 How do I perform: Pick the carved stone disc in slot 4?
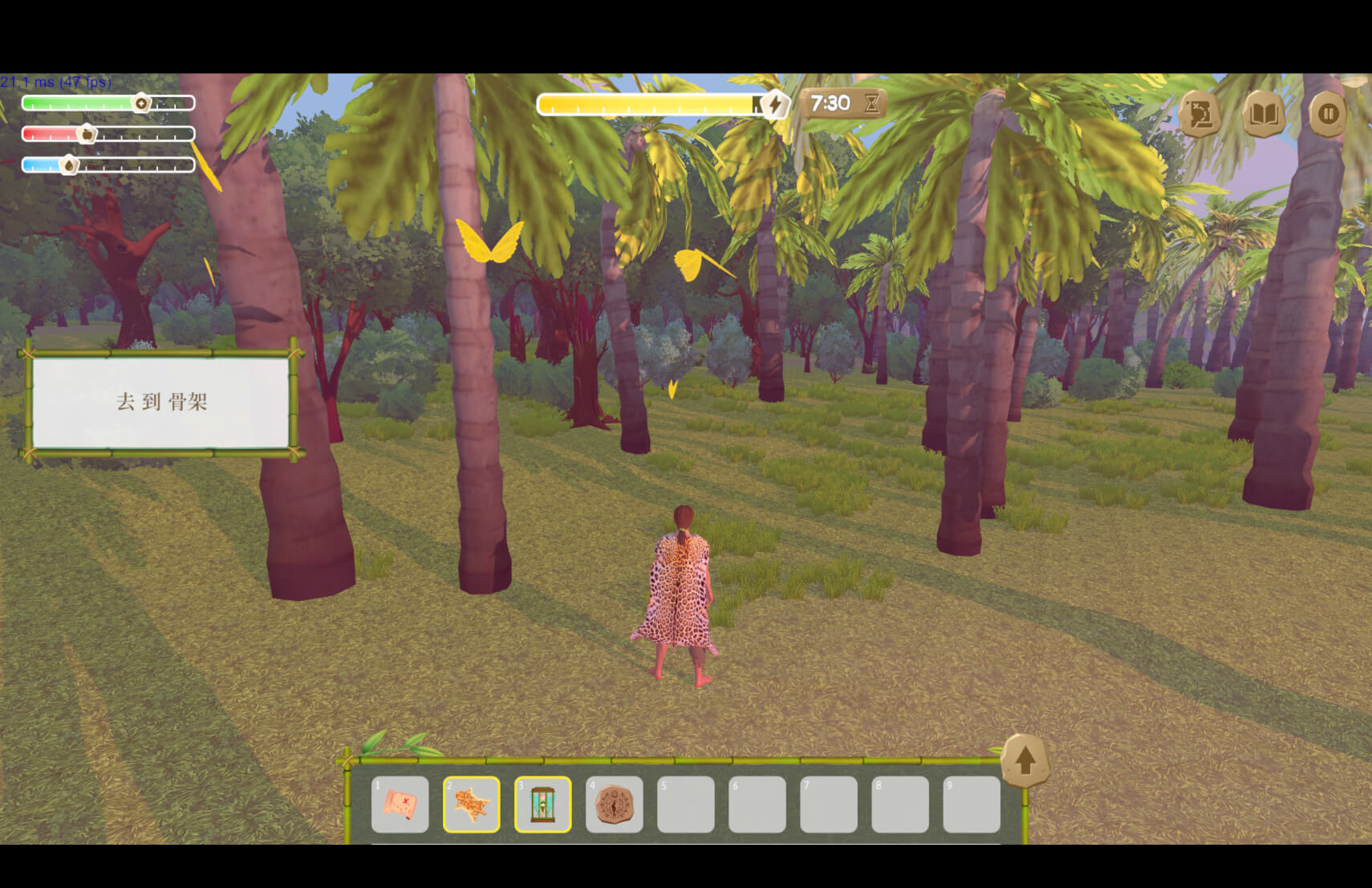click(x=614, y=804)
